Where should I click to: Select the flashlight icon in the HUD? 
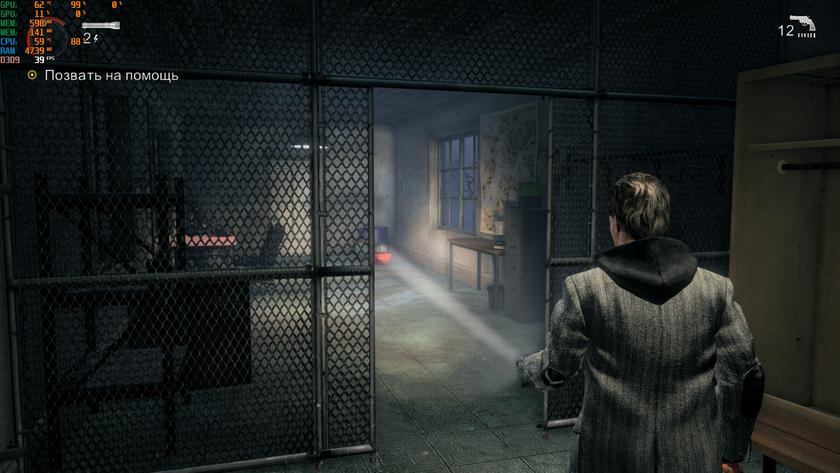(x=98, y=25)
